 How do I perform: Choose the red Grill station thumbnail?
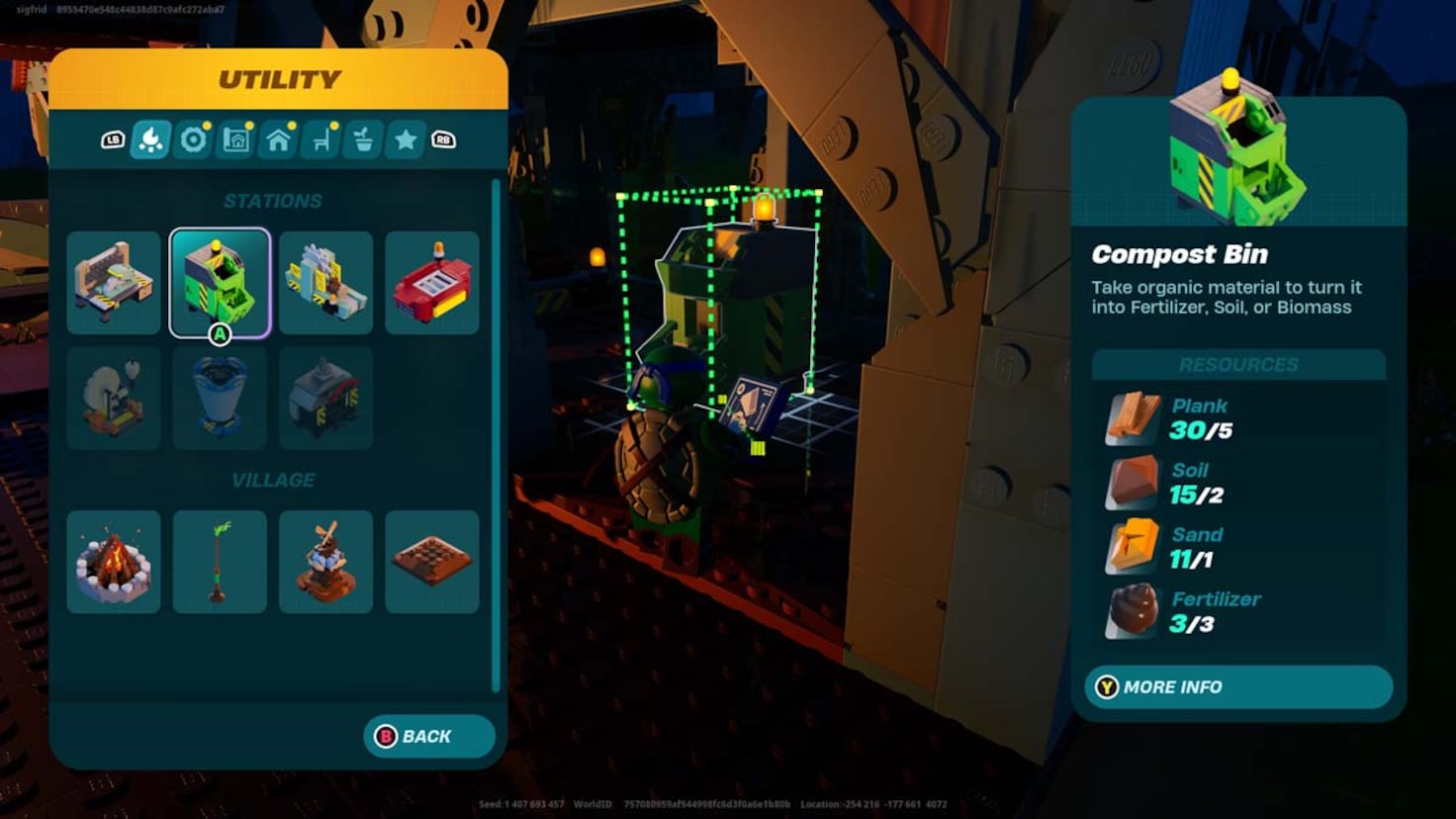point(432,282)
